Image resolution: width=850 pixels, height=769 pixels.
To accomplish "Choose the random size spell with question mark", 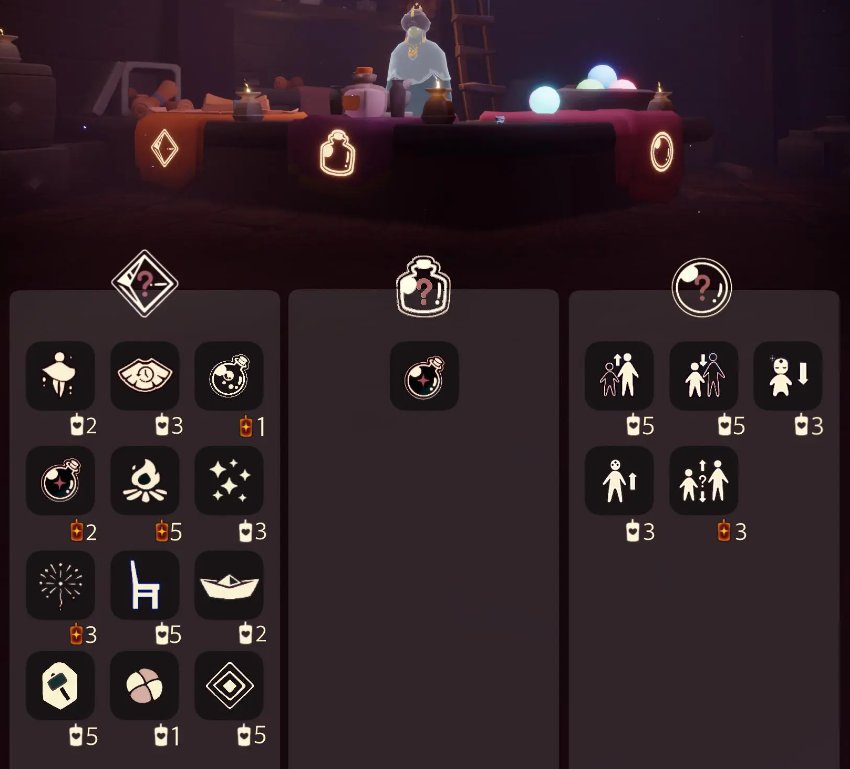I will pyautogui.click(x=703, y=481).
